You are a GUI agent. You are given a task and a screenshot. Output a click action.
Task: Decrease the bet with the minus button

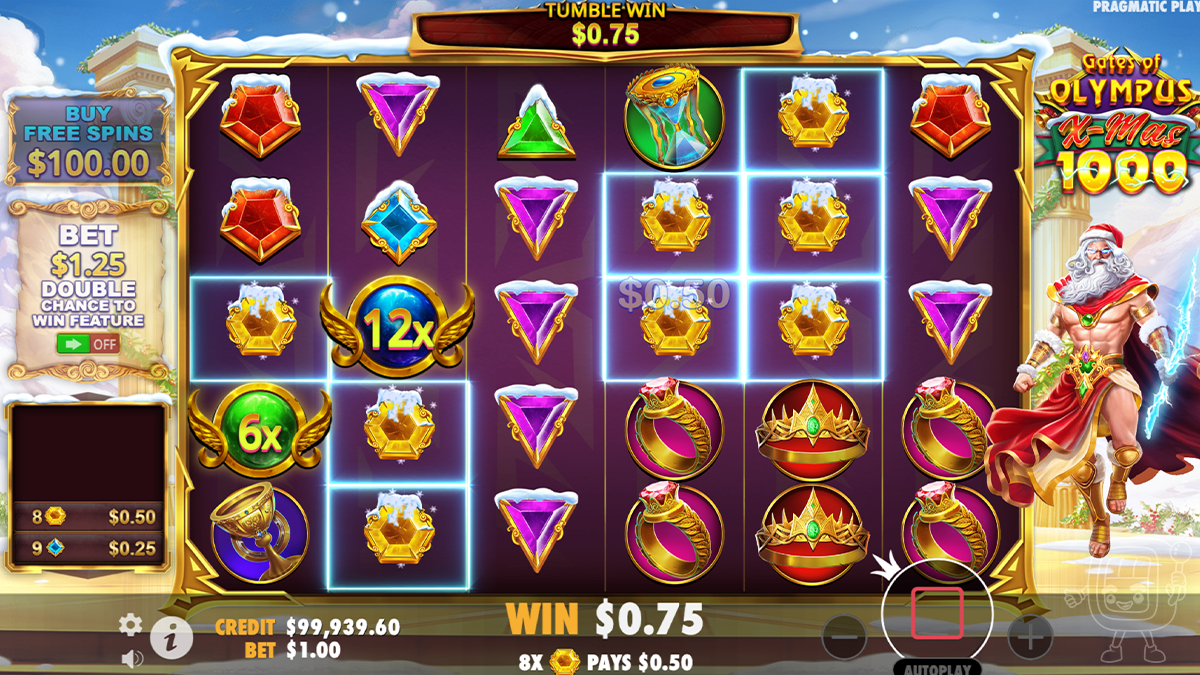click(845, 633)
